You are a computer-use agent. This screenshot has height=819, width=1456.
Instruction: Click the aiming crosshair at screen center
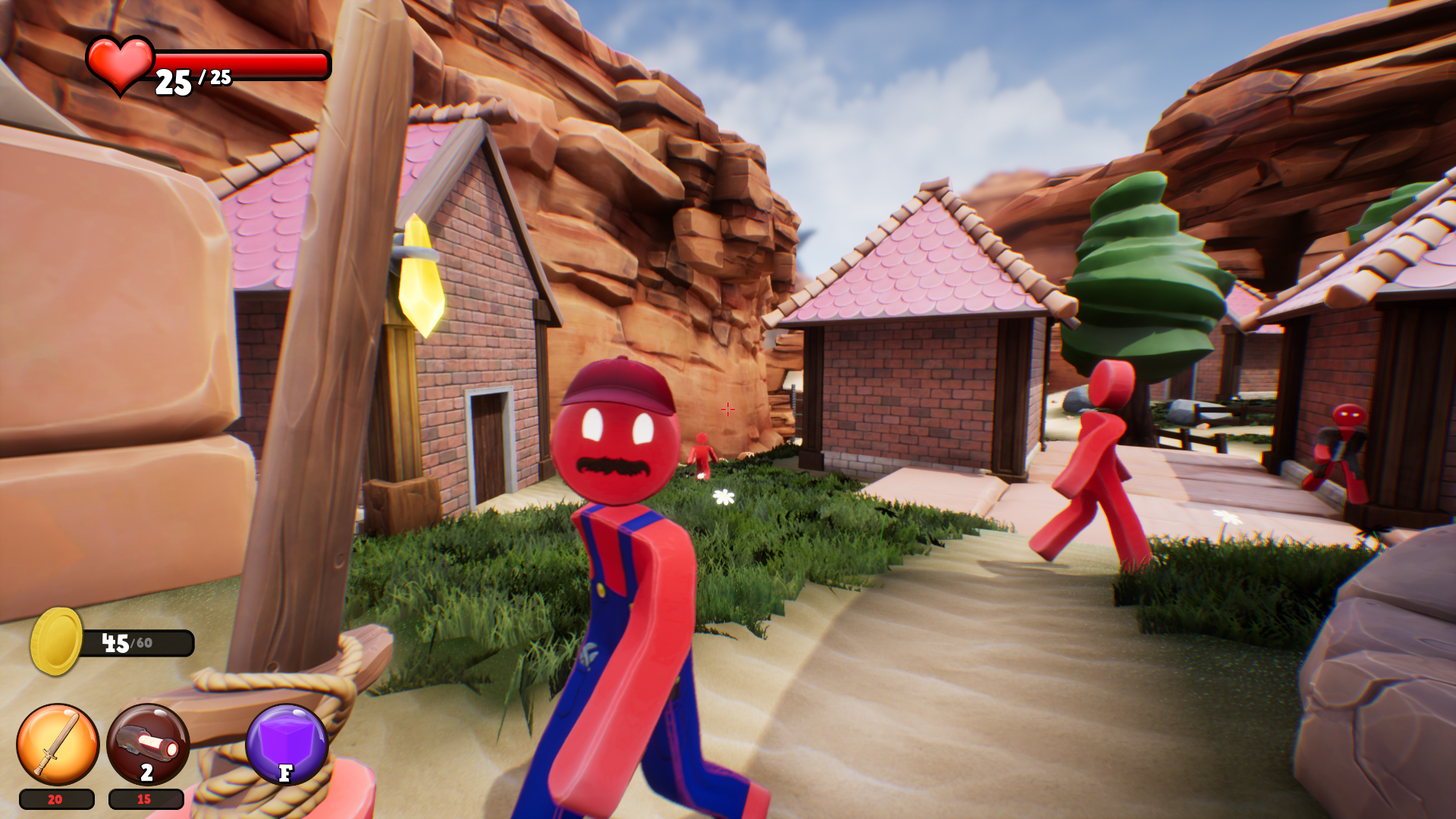727,409
